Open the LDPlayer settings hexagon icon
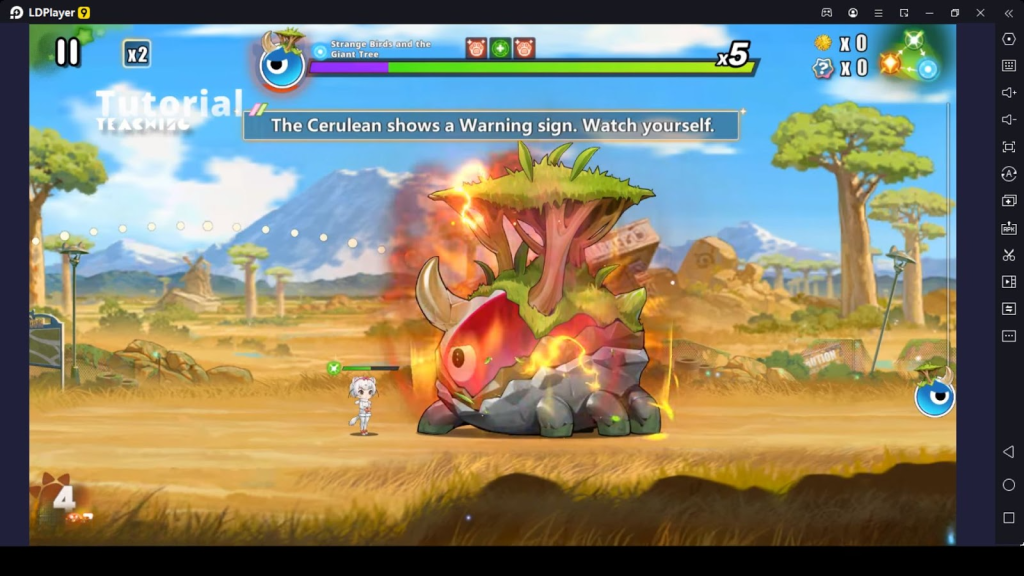Screen dimensions: 1024x576 click(x=1008, y=39)
